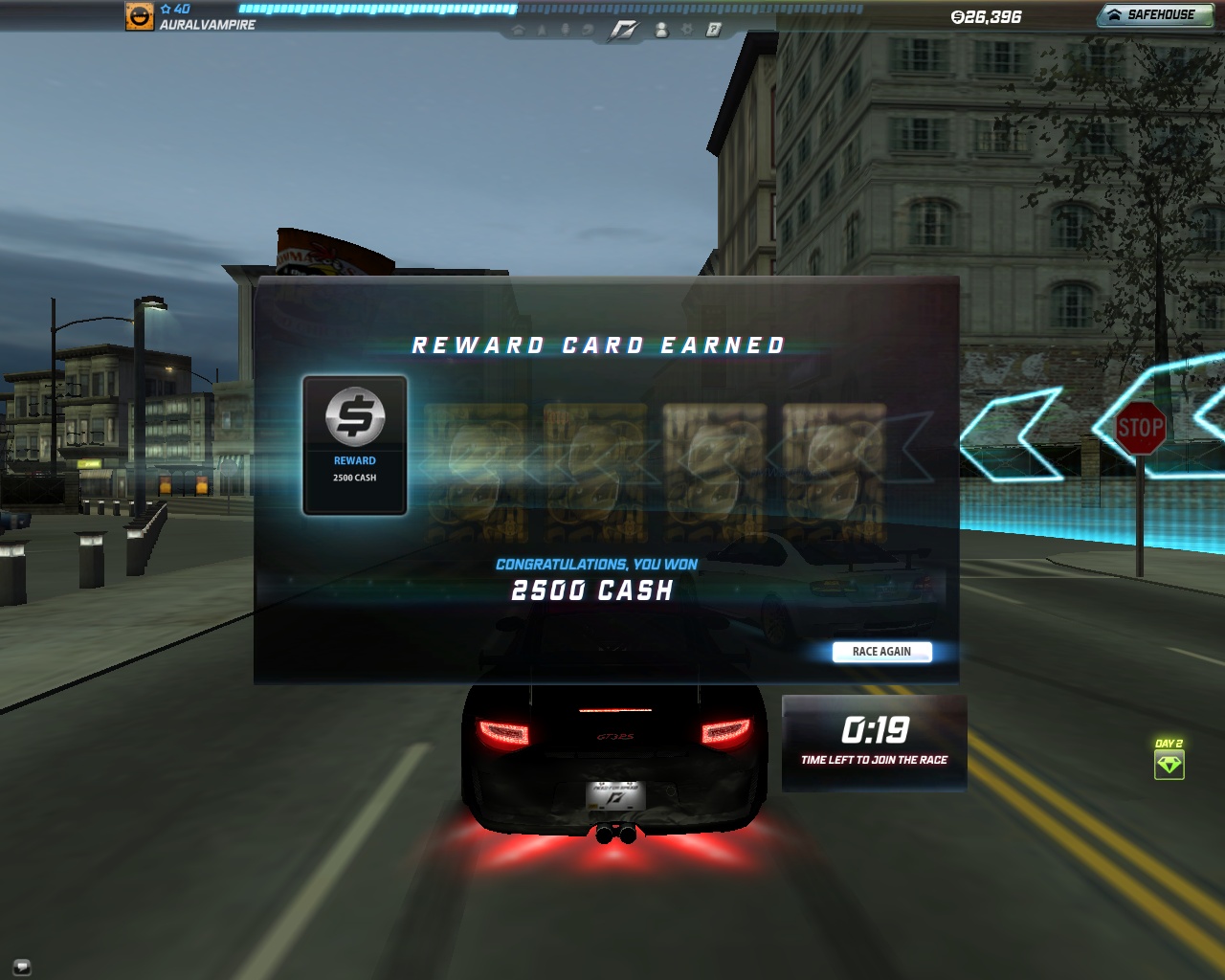Go to the Safehouse
This screenshot has width=1225, height=980.
click(x=1152, y=15)
